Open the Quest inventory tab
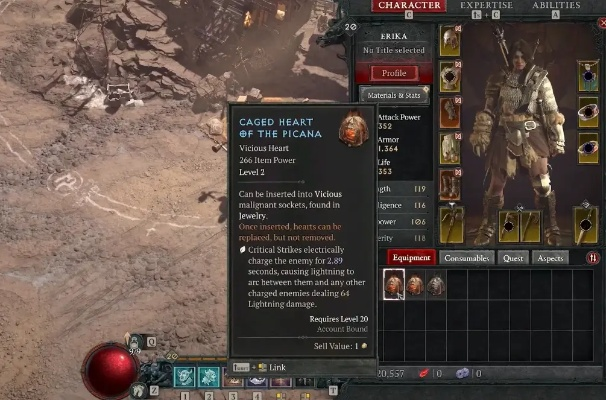Viewport: 606px width, 400px height. coord(514,258)
